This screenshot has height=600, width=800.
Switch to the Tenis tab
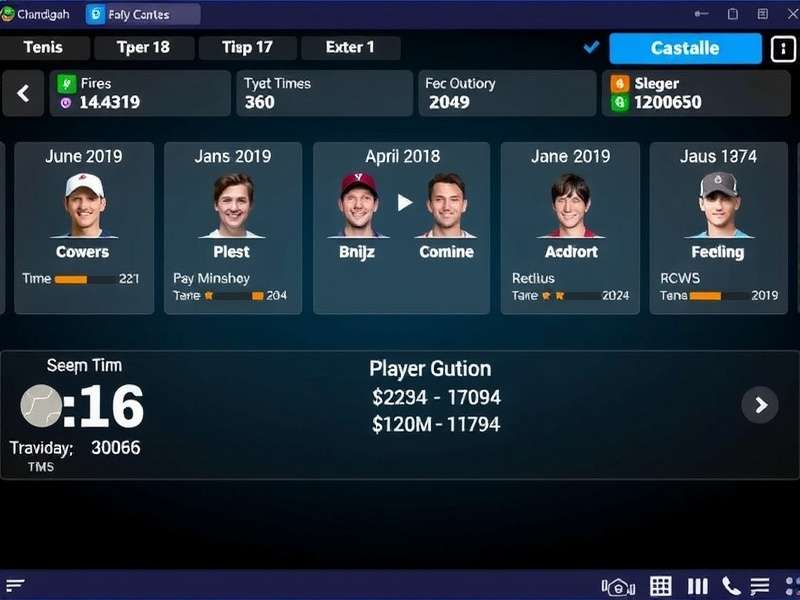43,48
